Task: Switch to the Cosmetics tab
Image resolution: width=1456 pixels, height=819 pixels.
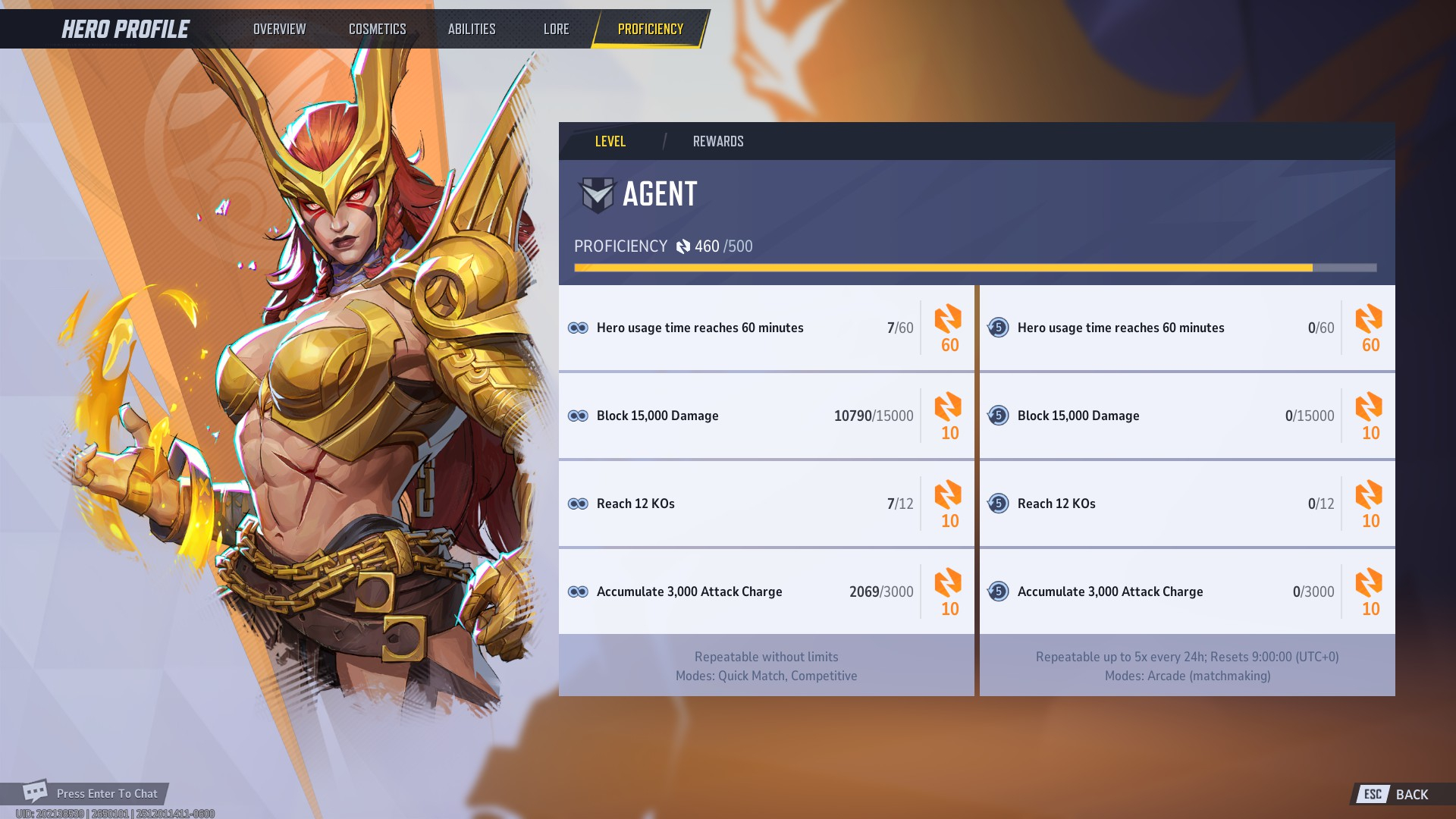Action: pos(377,29)
